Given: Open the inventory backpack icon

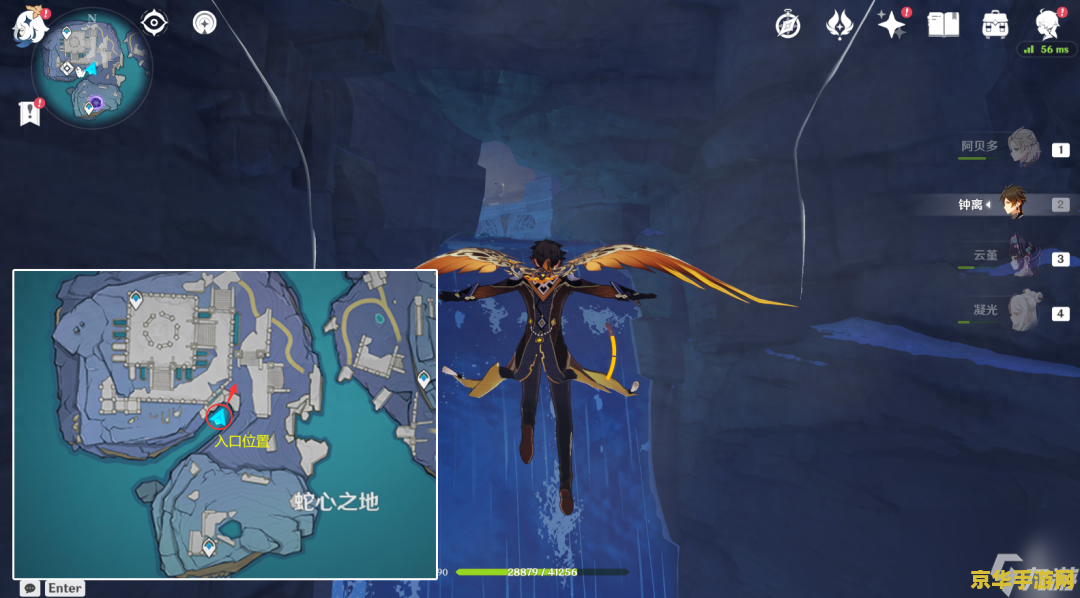Looking at the screenshot, I should tap(995, 25).
